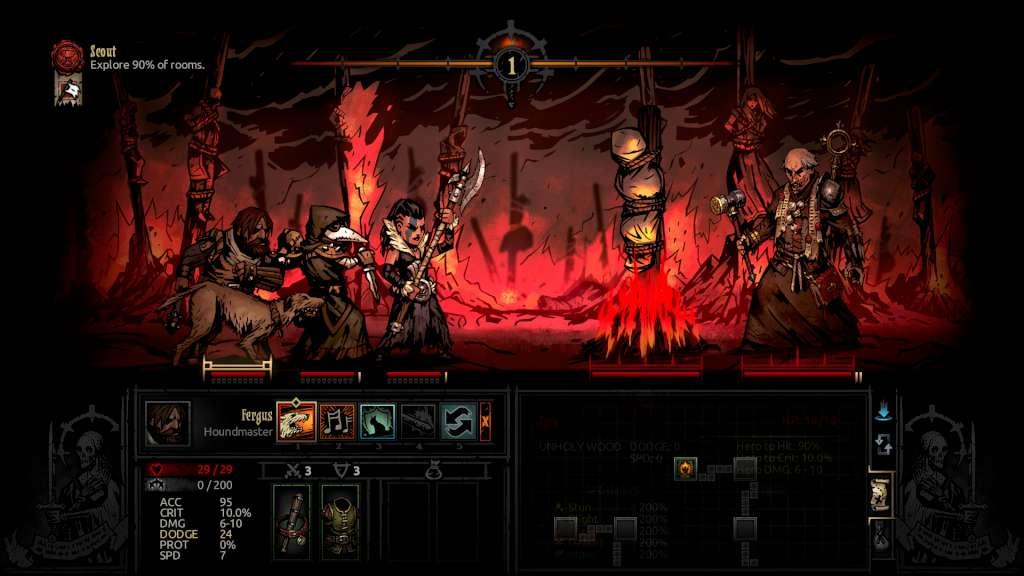
Task: Click the orange pass turn button
Action: 486,422
